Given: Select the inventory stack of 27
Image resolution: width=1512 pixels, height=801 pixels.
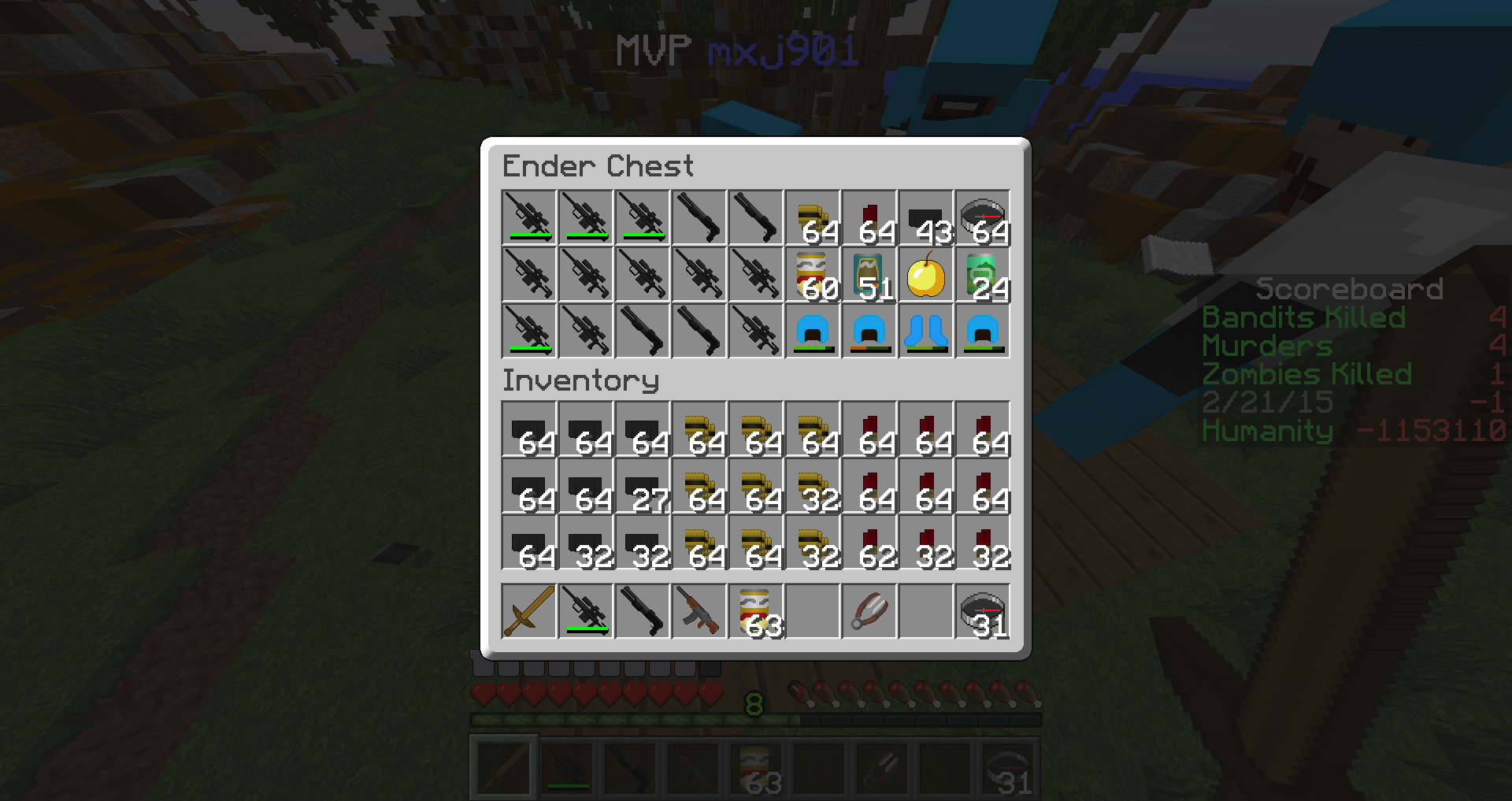Looking at the screenshot, I should pyautogui.click(x=643, y=486).
